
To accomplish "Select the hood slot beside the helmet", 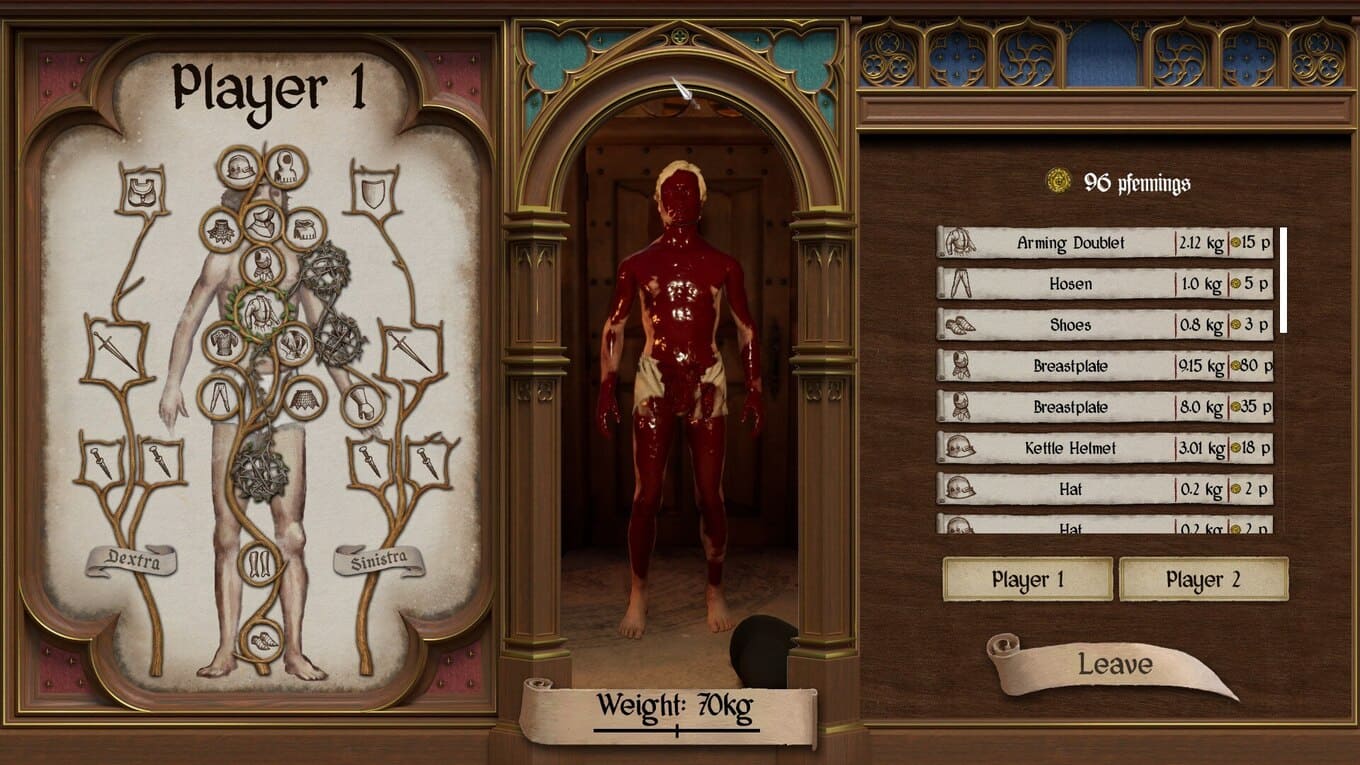I will click(286, 168).
